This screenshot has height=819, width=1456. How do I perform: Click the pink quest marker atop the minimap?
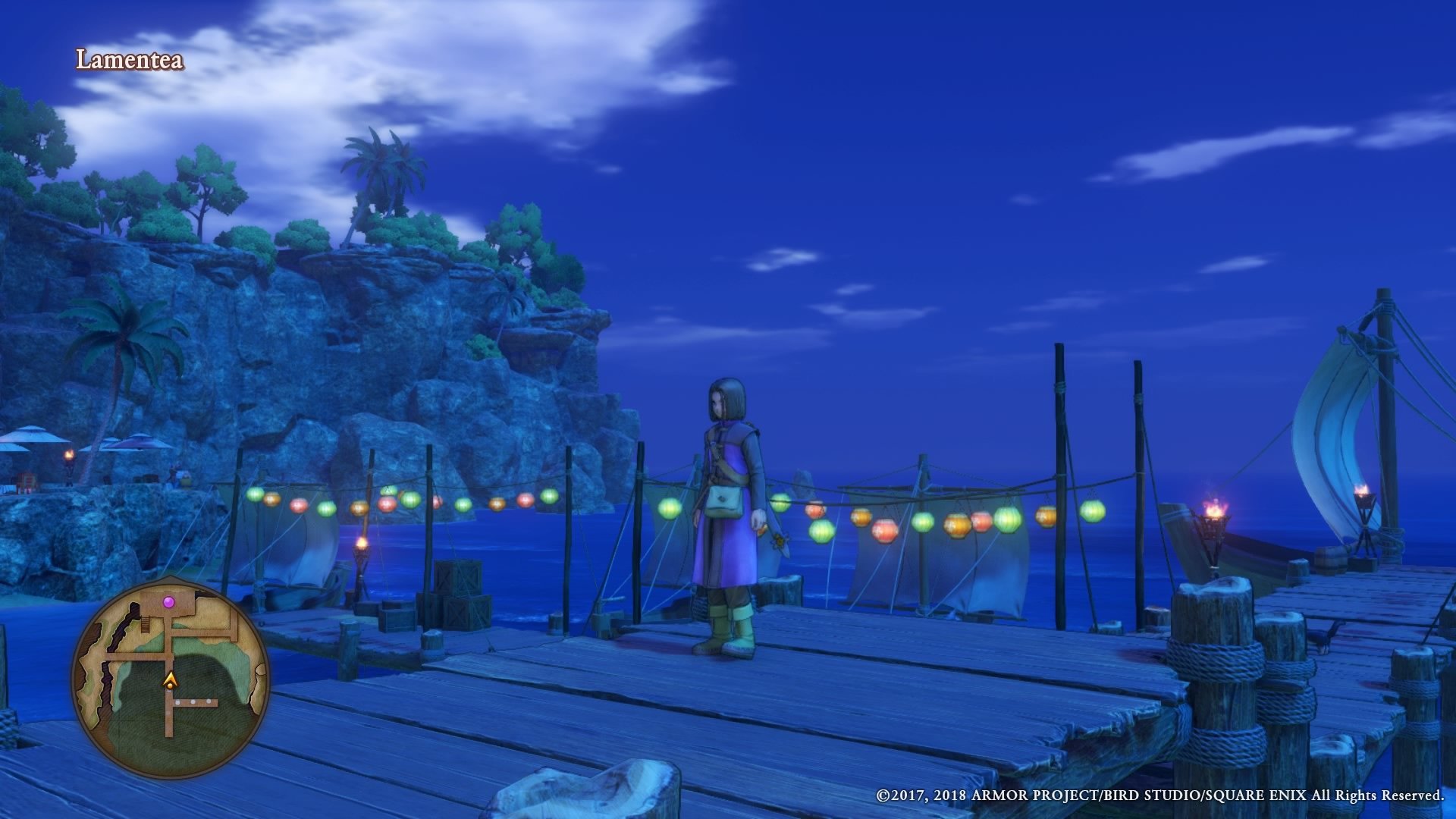pos(169,603)
